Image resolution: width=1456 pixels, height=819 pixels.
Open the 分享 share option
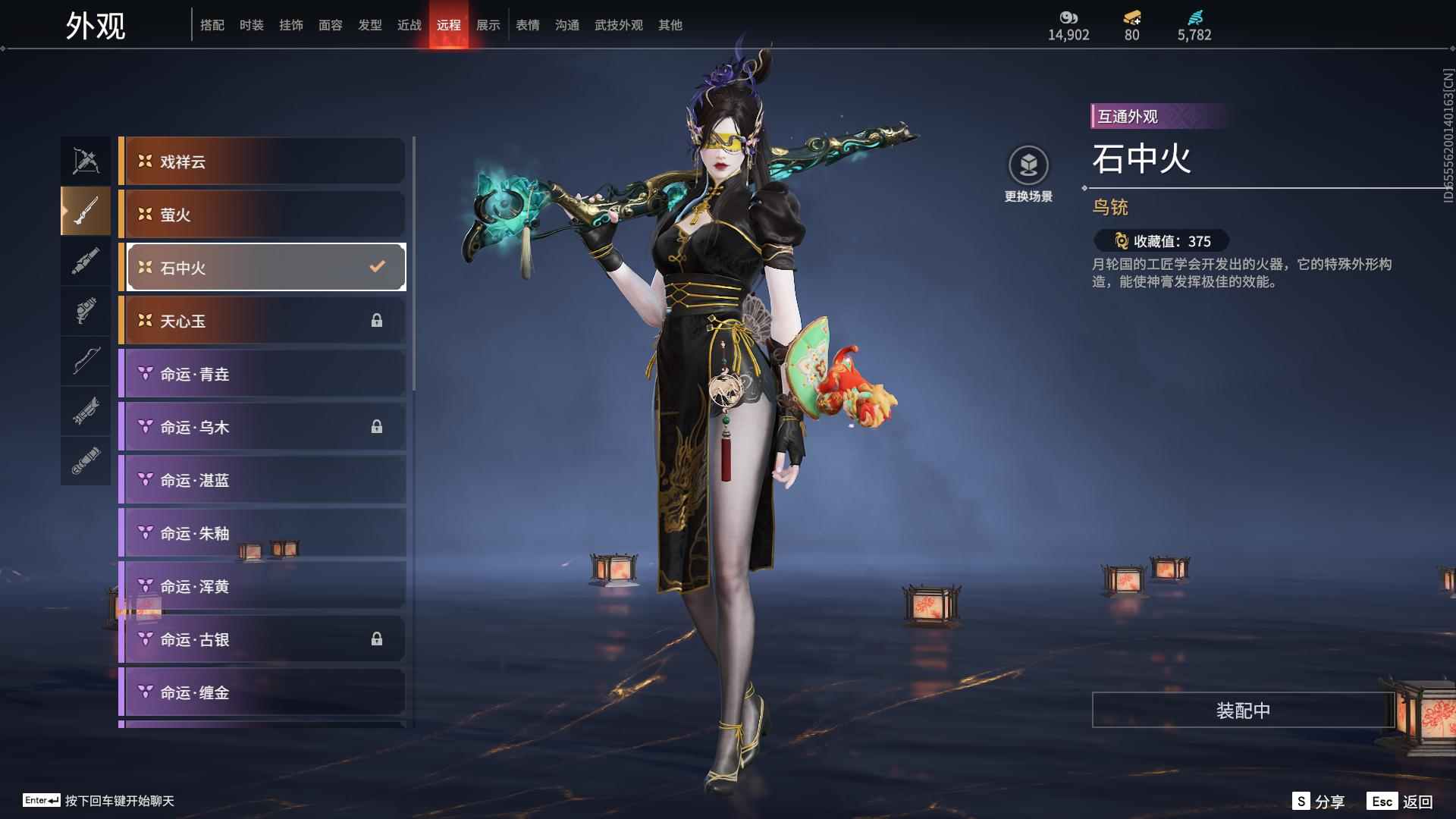tap(1319, 802)
